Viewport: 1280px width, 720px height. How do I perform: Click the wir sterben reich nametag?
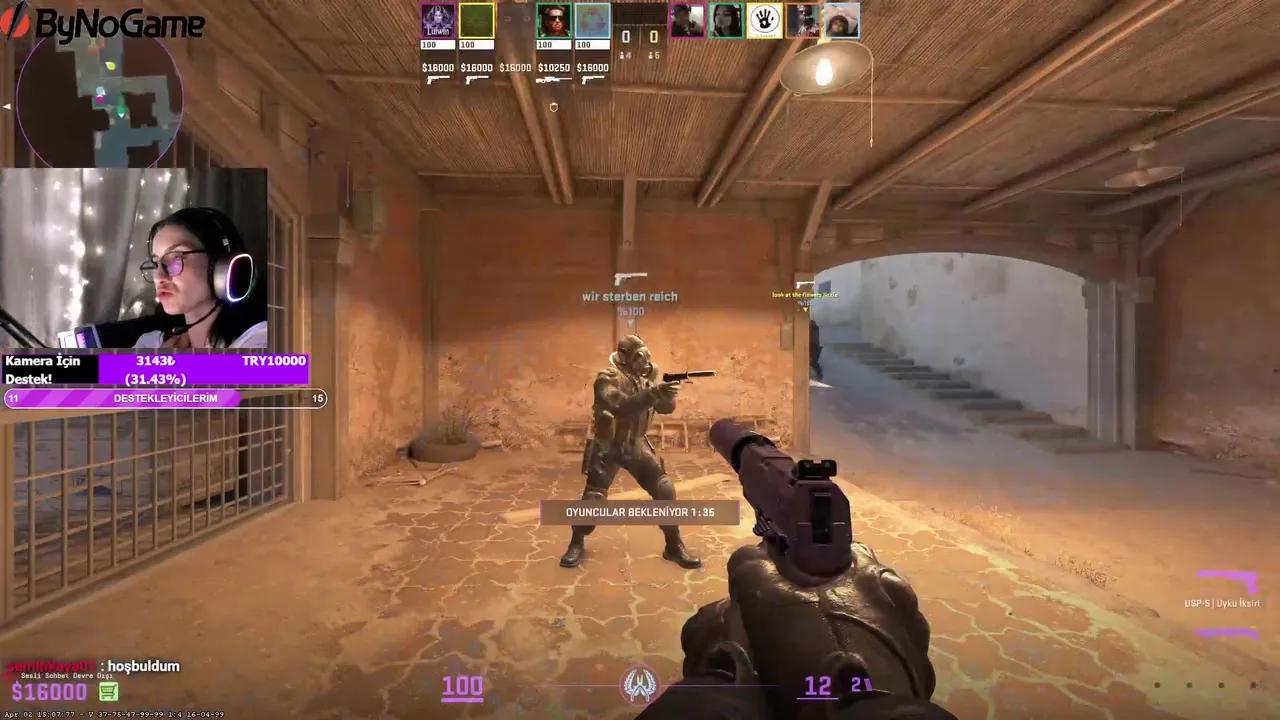(x=629, y=296)
